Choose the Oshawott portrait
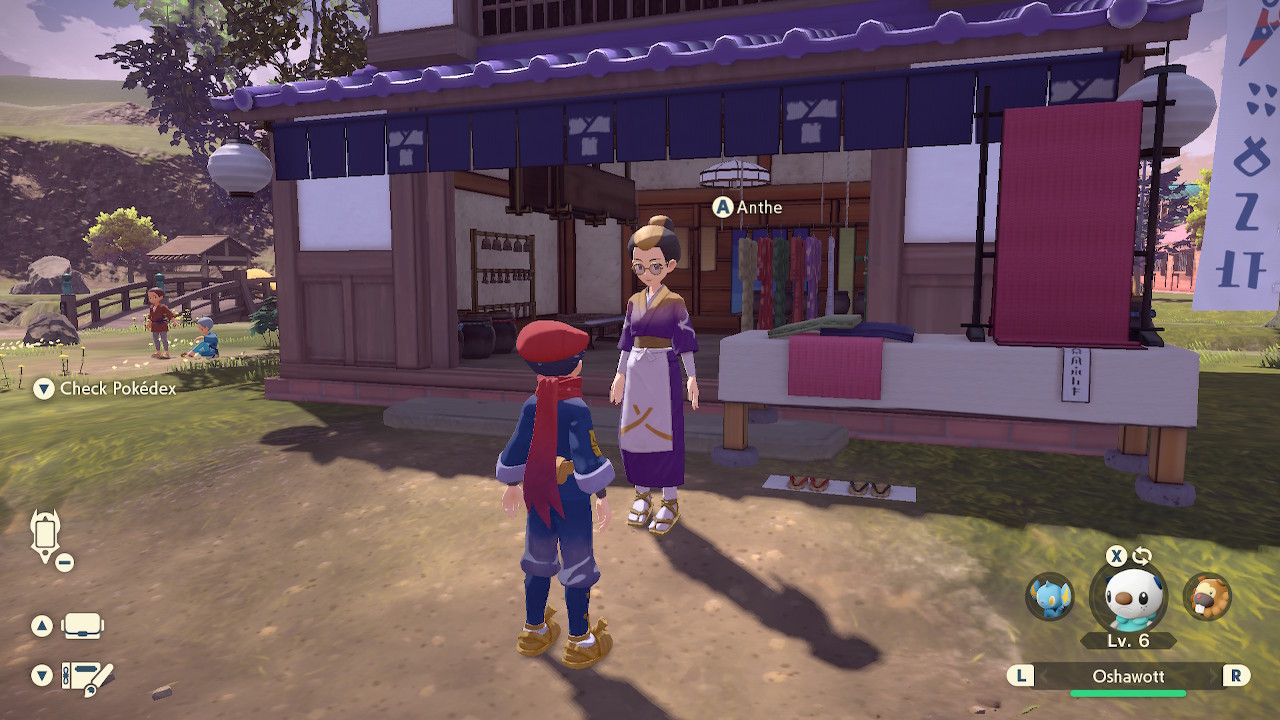 [x=1128, y=598]
